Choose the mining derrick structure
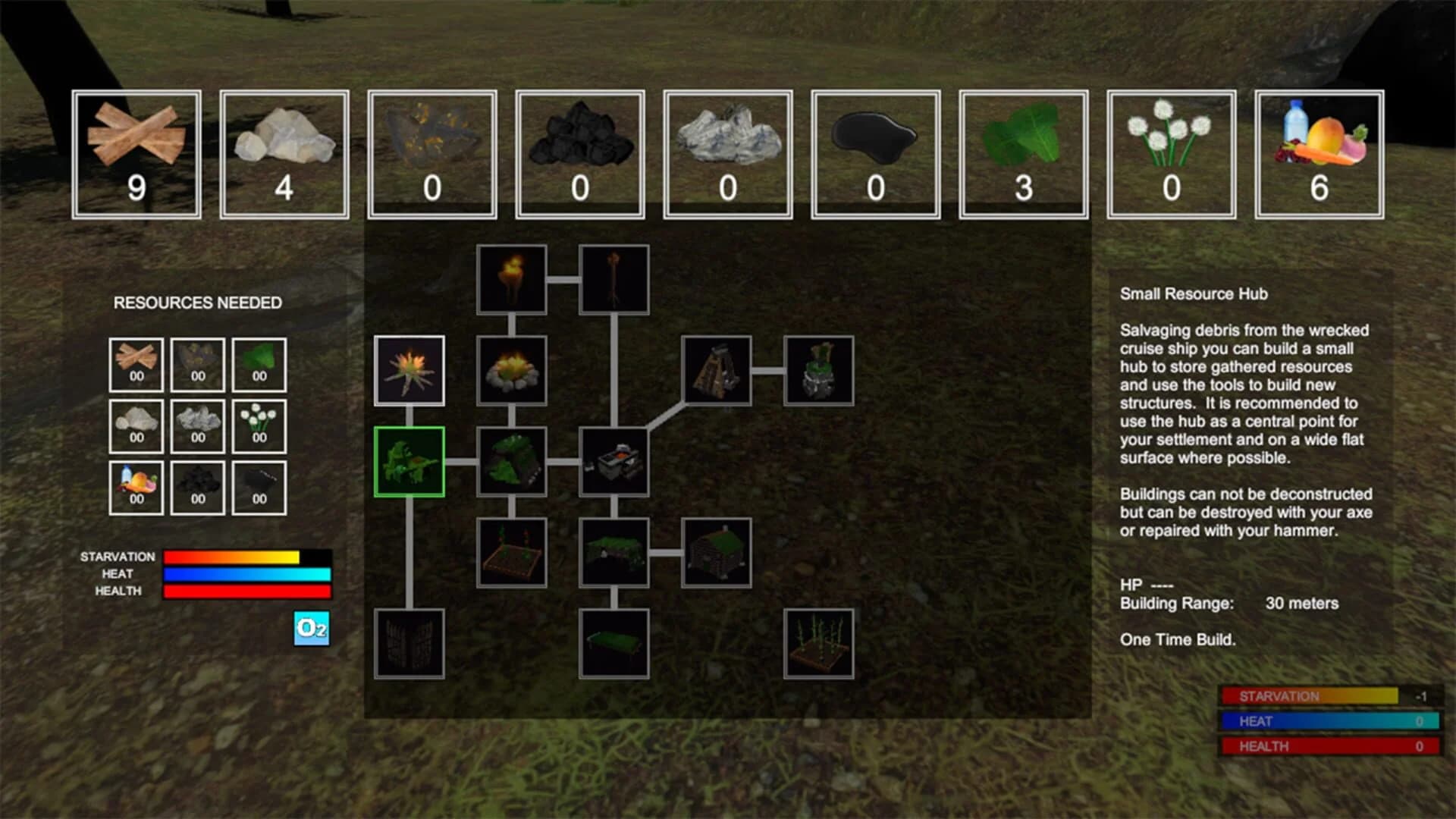 coord(717,372)
